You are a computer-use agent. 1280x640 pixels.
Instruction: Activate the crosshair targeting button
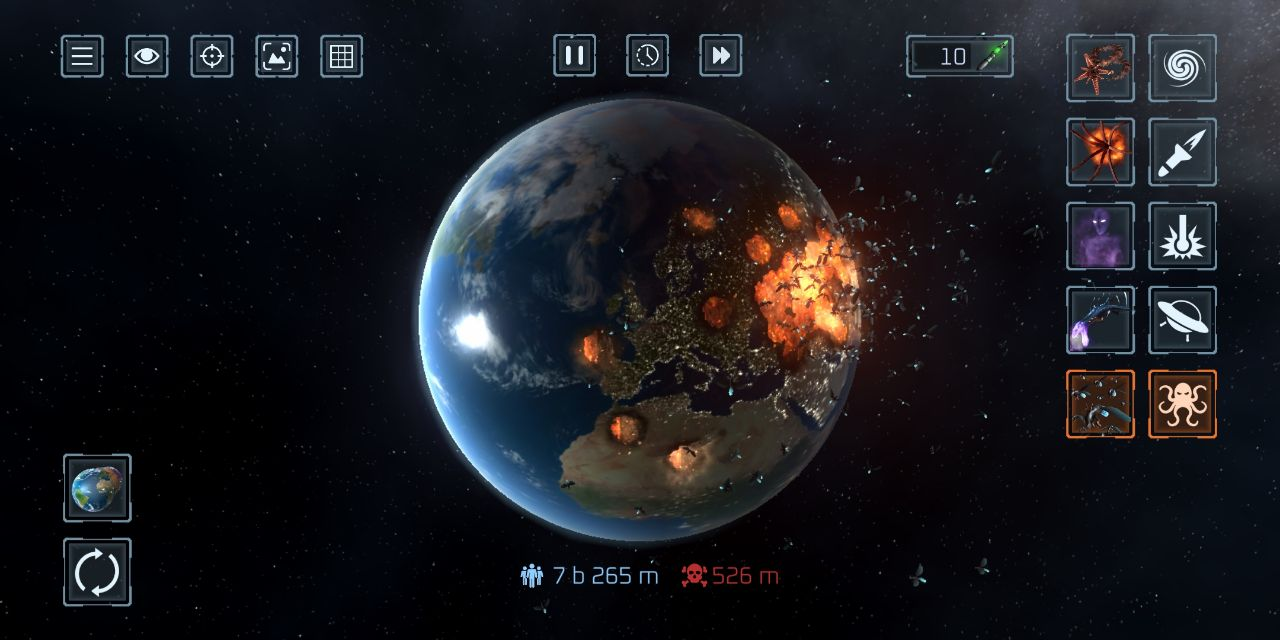click(212, 56)
